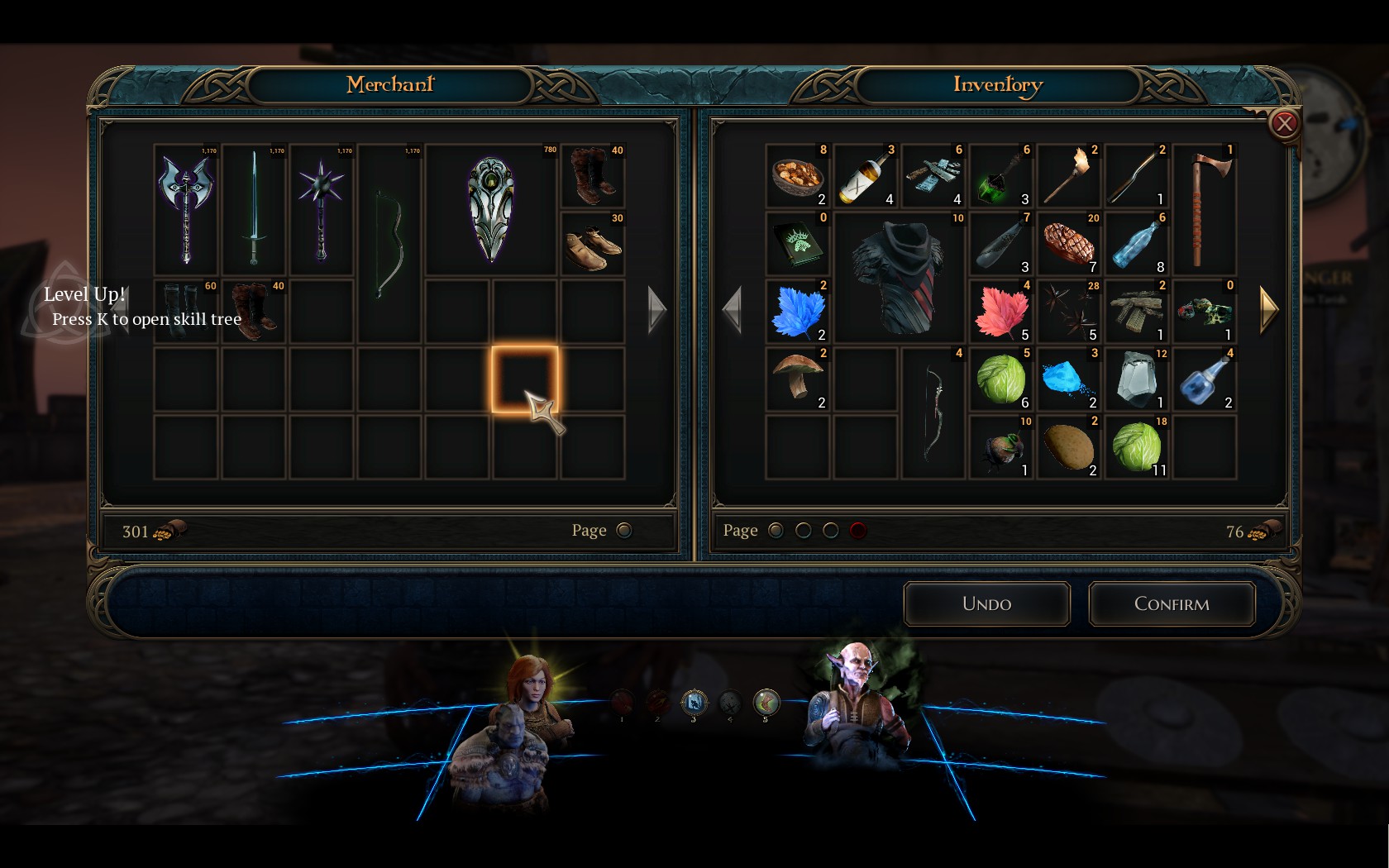This screenshot has height=868, width=1389.
Task: Select the merchant's spiked mace
Action: (x=322, y=208)
